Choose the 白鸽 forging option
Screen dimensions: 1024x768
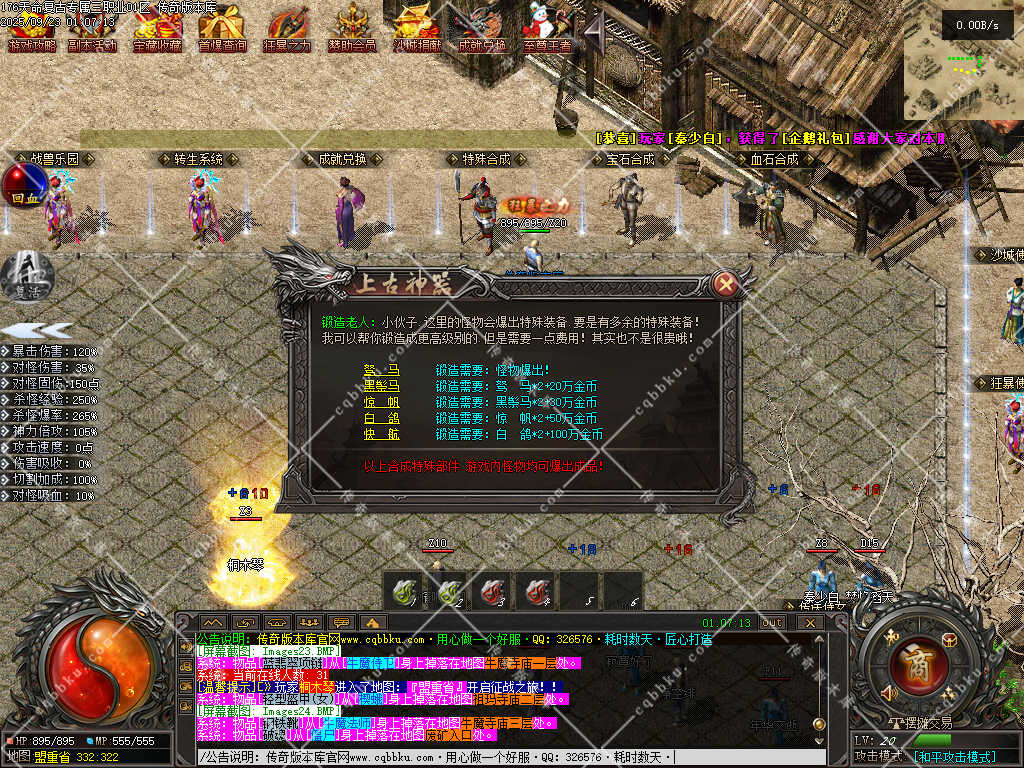tap(381, 418)
